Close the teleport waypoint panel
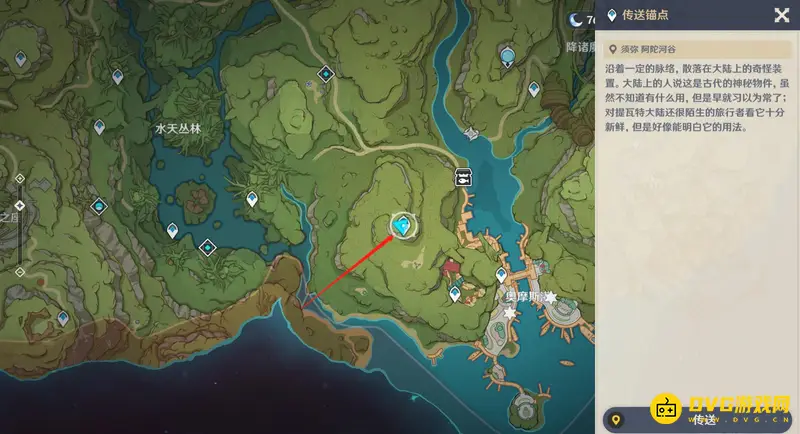This screenshot has width=800, height=434. click(x=781, y=15)
